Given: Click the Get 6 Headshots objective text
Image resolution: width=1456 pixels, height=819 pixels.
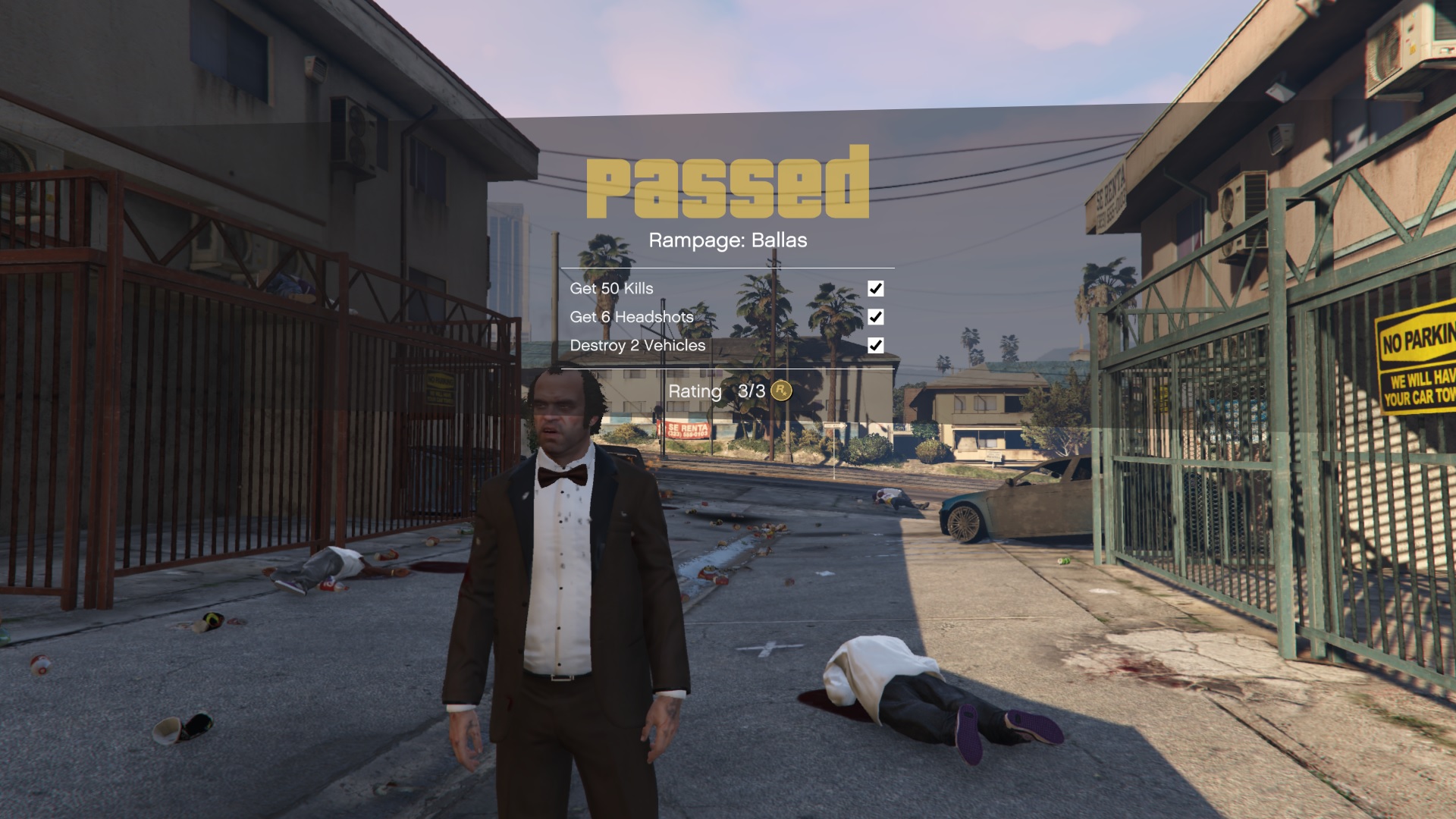Looking at the screenshot, I should [632, 317].
